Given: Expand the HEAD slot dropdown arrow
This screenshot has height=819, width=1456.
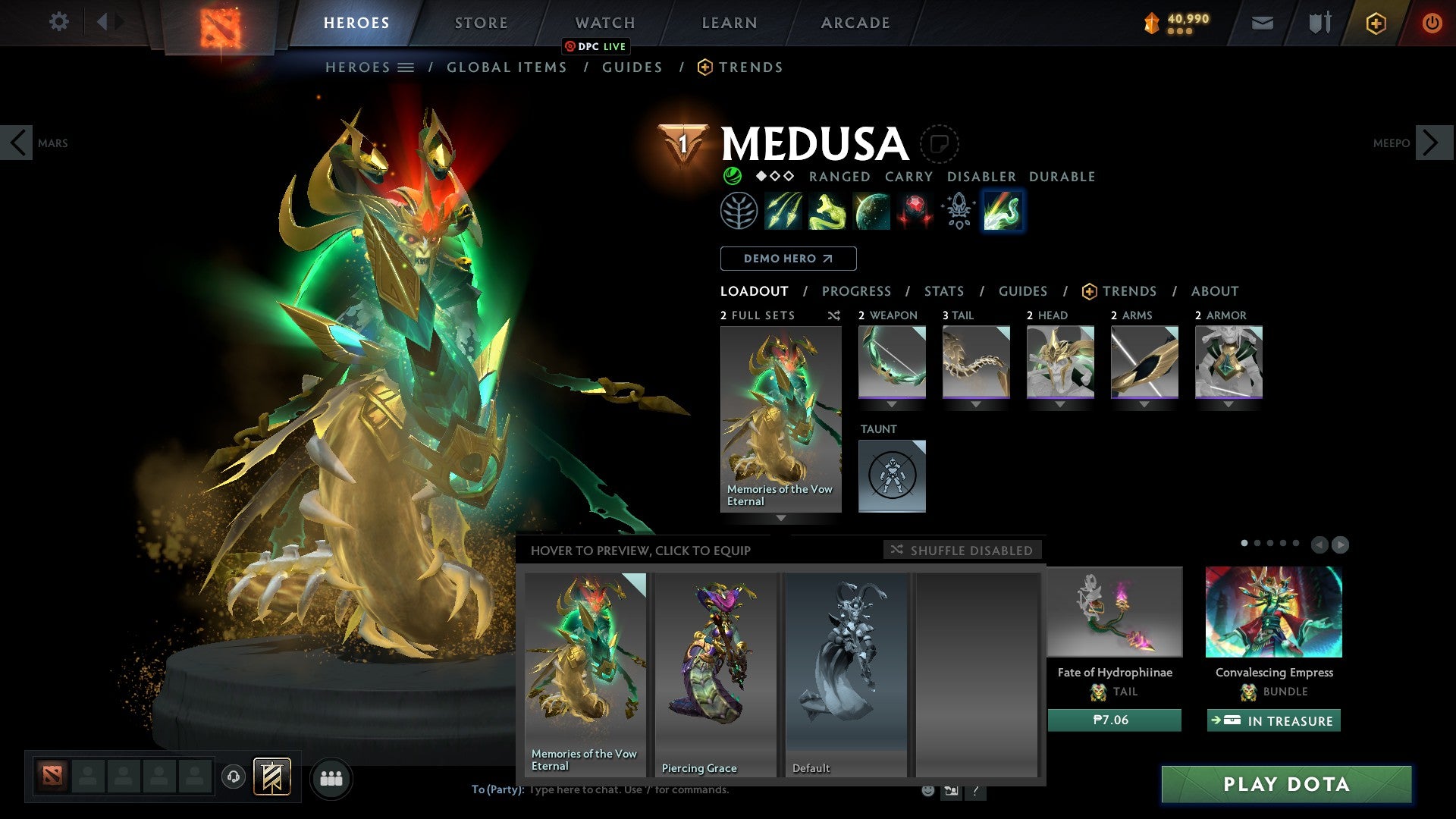Looking at the screenshot, I should click(x=1059, y=404).
